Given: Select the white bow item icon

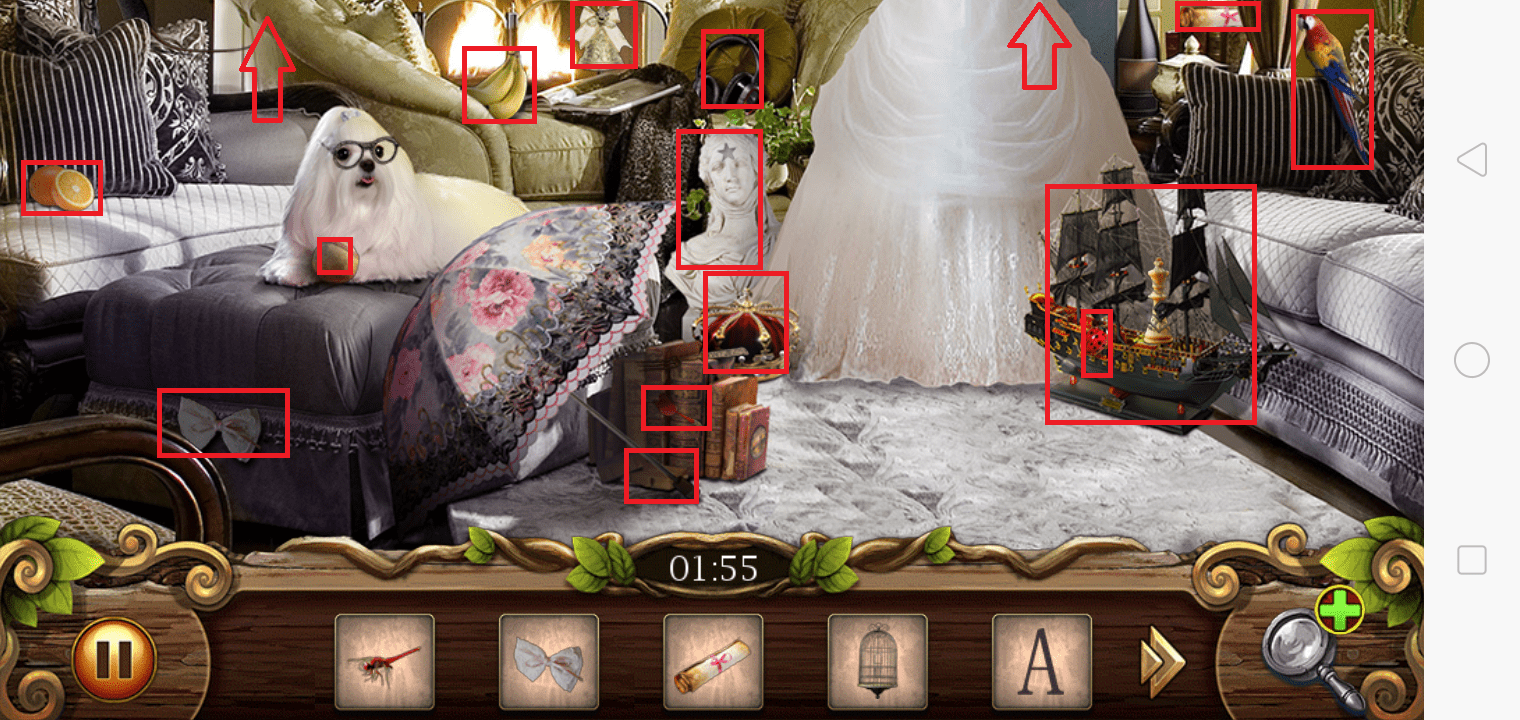Looking at the screenshot, I should [x=548, y=661].
